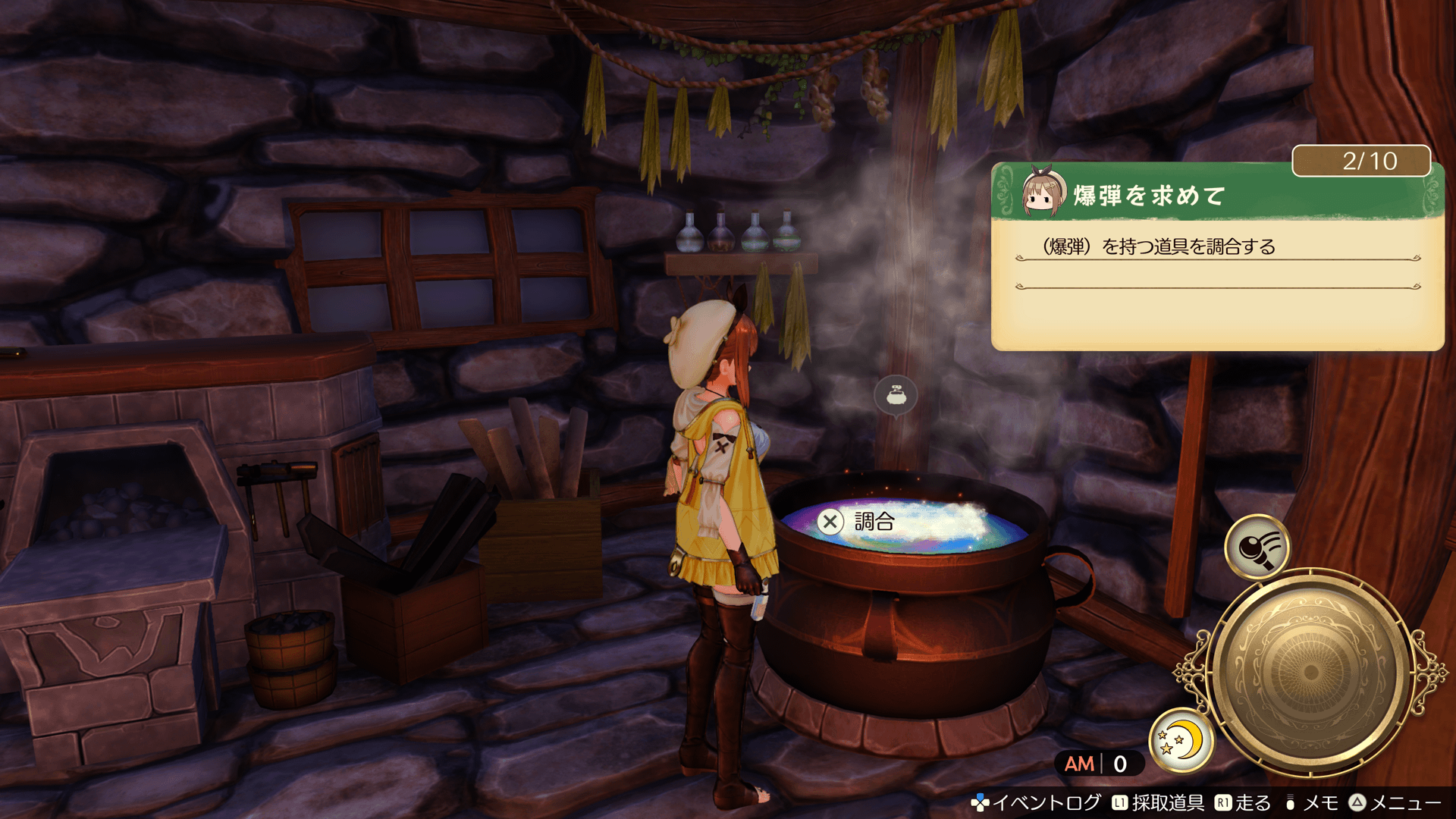Choose the 調合 synthesis prompt label
This screenshot has width=1456, height=819.
coord(874,522)
